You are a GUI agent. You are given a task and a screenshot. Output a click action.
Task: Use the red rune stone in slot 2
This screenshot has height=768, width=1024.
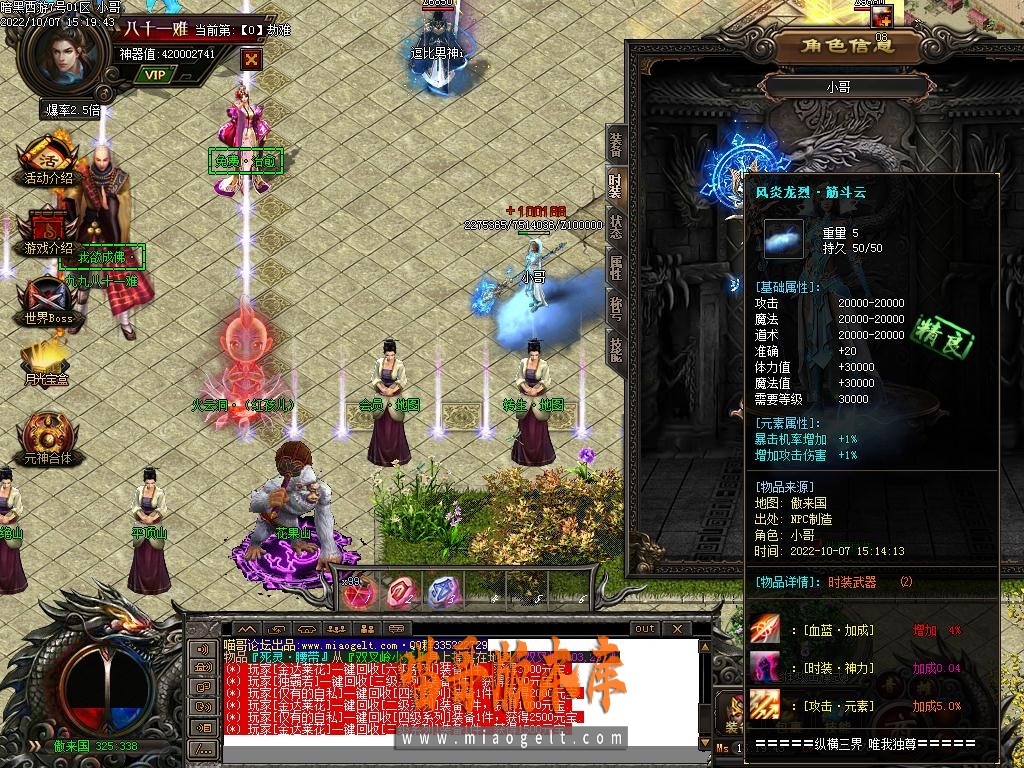click(x=400, y=593)
